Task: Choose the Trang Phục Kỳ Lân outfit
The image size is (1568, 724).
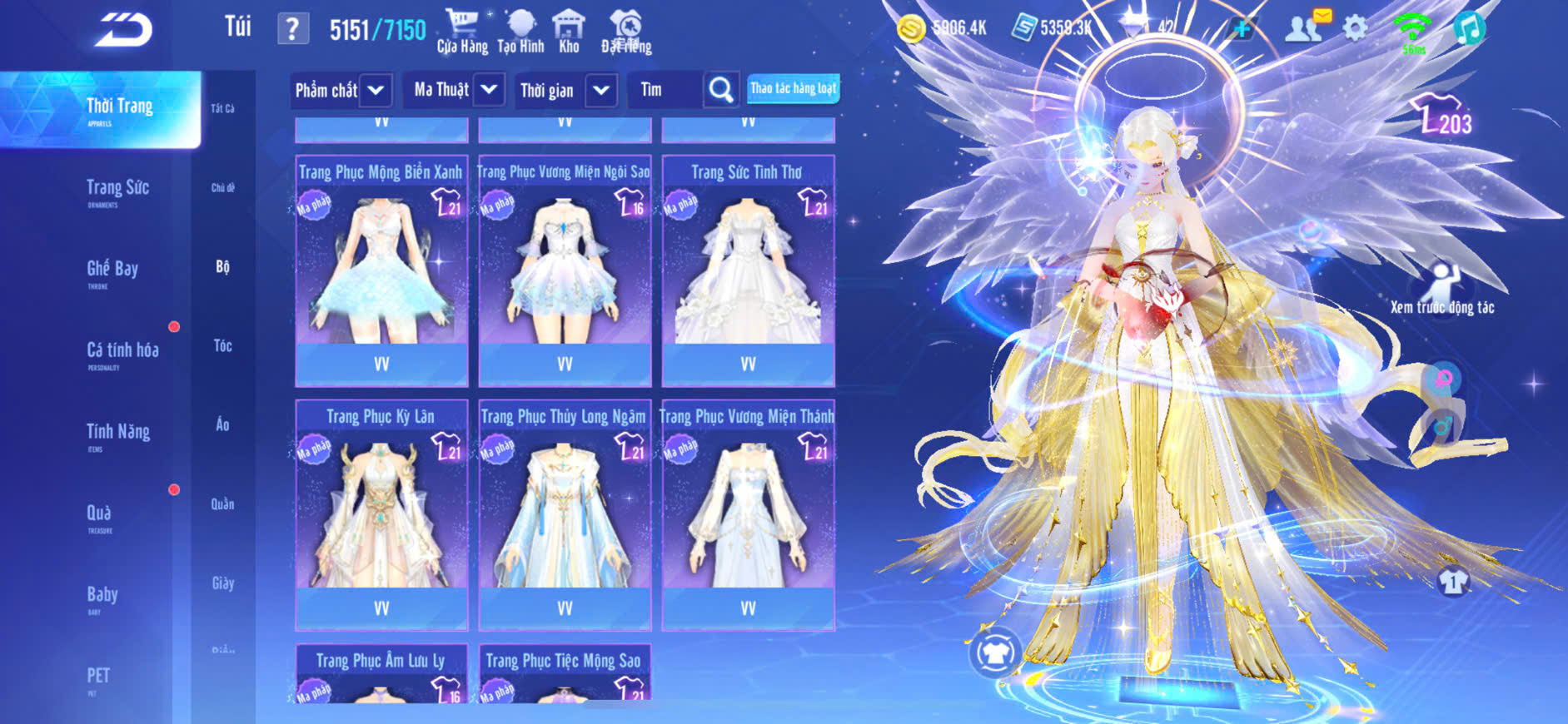Action: [x=381, y=514]
